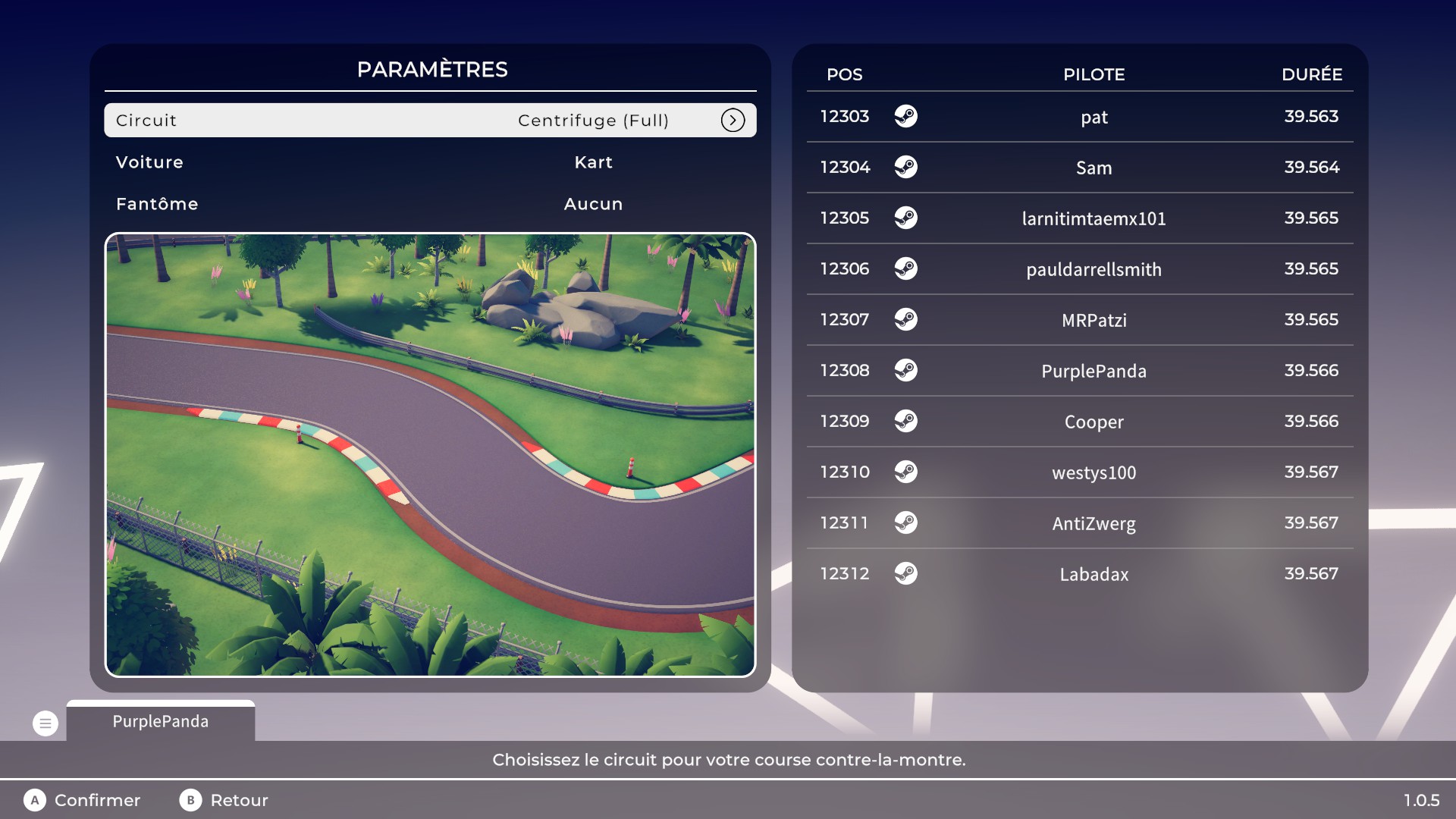Select MRPatzi's leaderboard row
This screenshot has width=1456, height=819.
pyautogui.click(x=1080, y=320)
